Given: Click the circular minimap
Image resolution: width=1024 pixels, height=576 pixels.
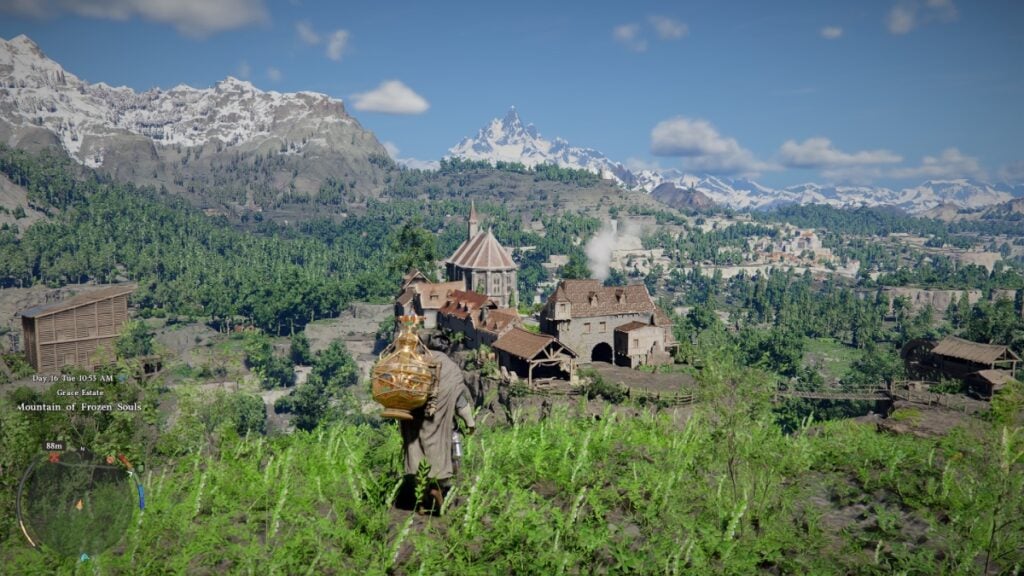Looking at the screenshot, I should pyautogui.click(x=77, y=503).
